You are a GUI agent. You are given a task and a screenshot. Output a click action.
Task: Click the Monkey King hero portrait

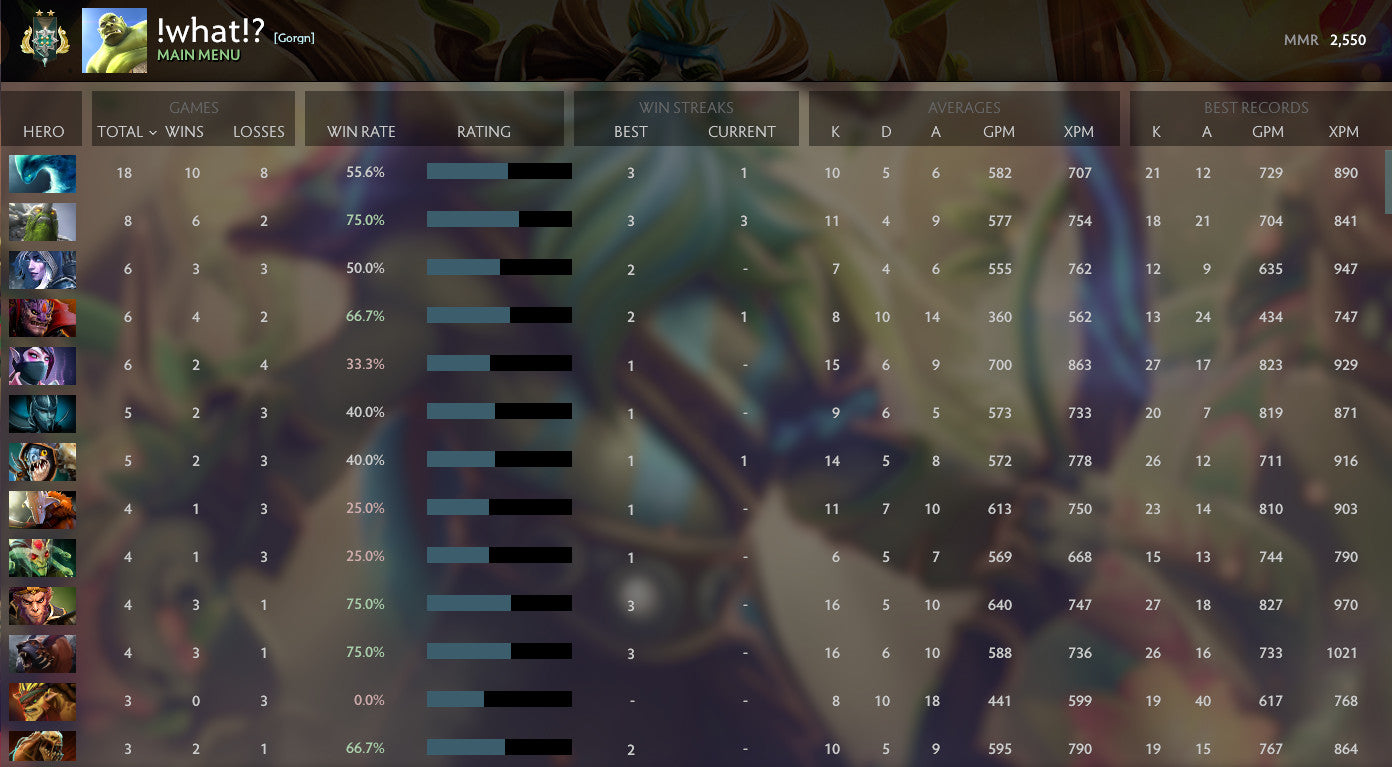coord(42,605)
